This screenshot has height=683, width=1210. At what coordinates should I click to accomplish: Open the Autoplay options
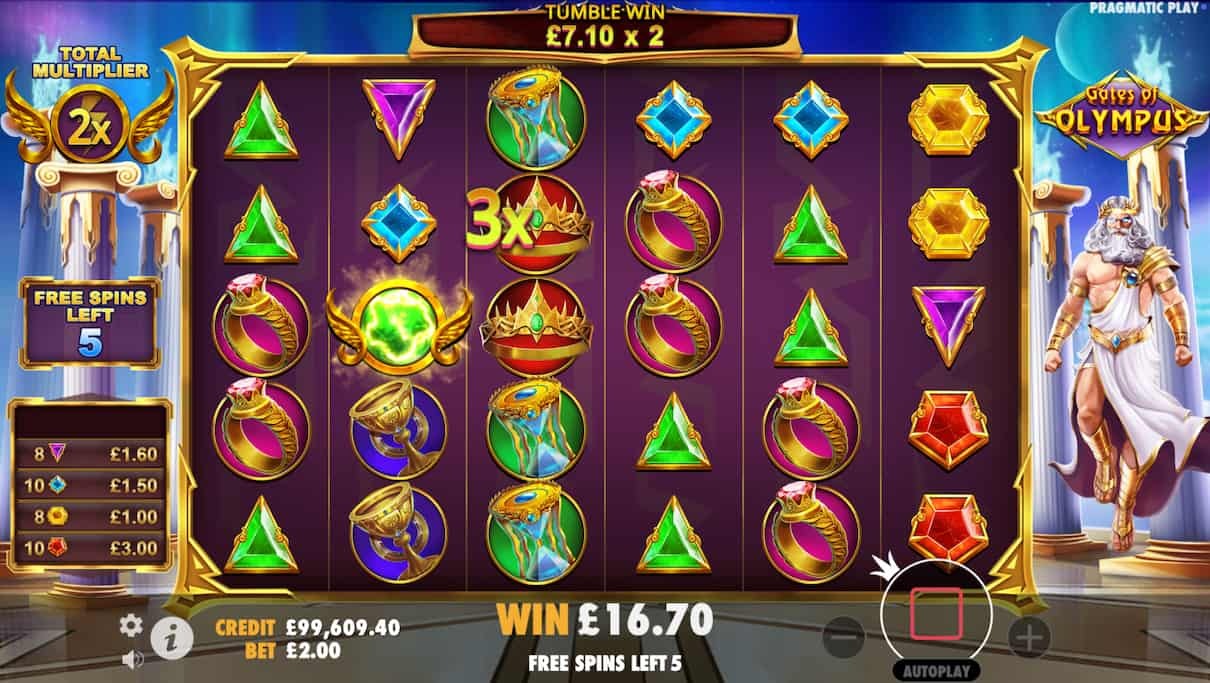(936, 670)
